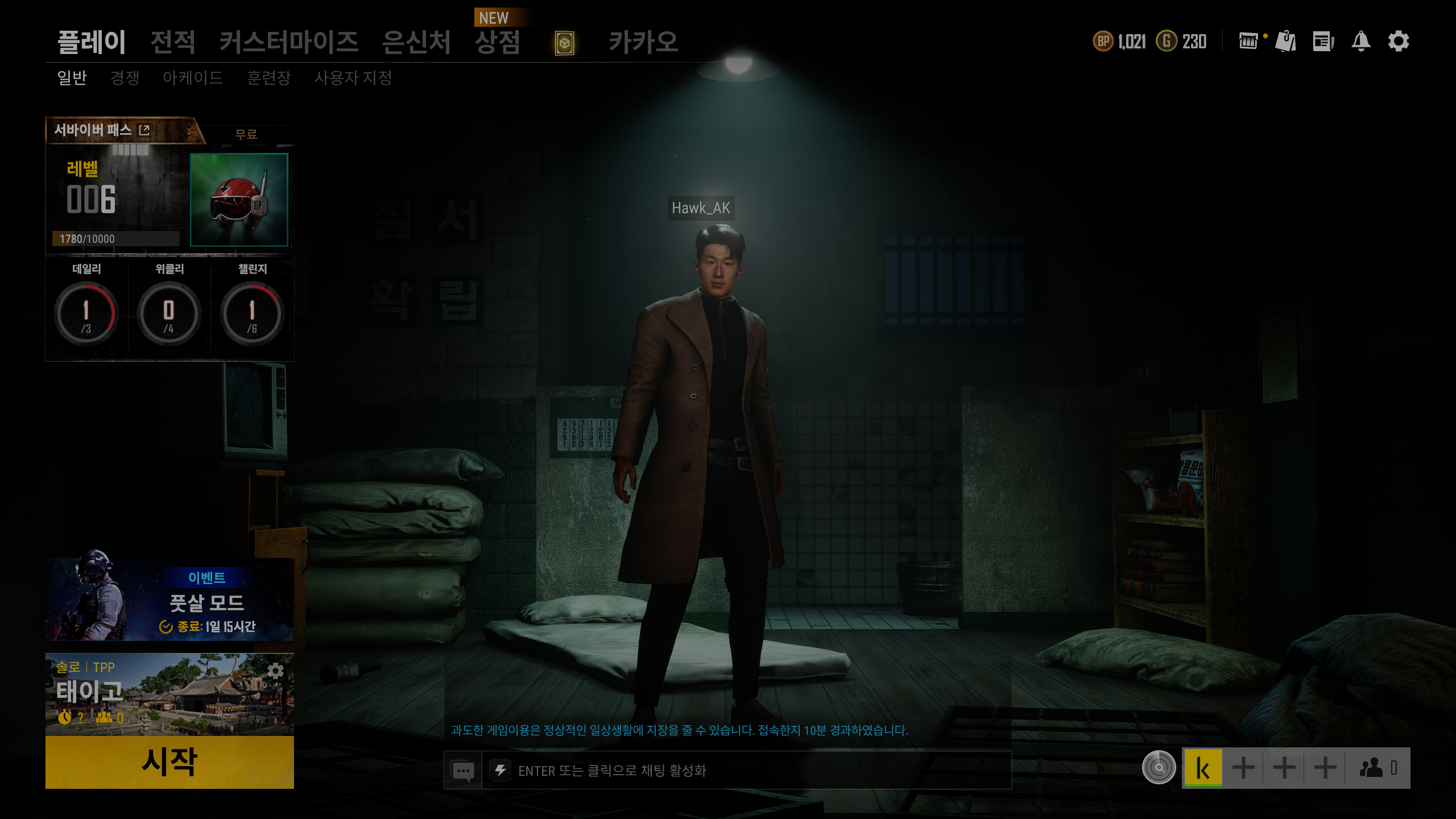Image resolution: width=1456 pixels, height=819 pixels.
Task: Open match settings gear on 태이고 map card
Action: [x=275, y=671]
